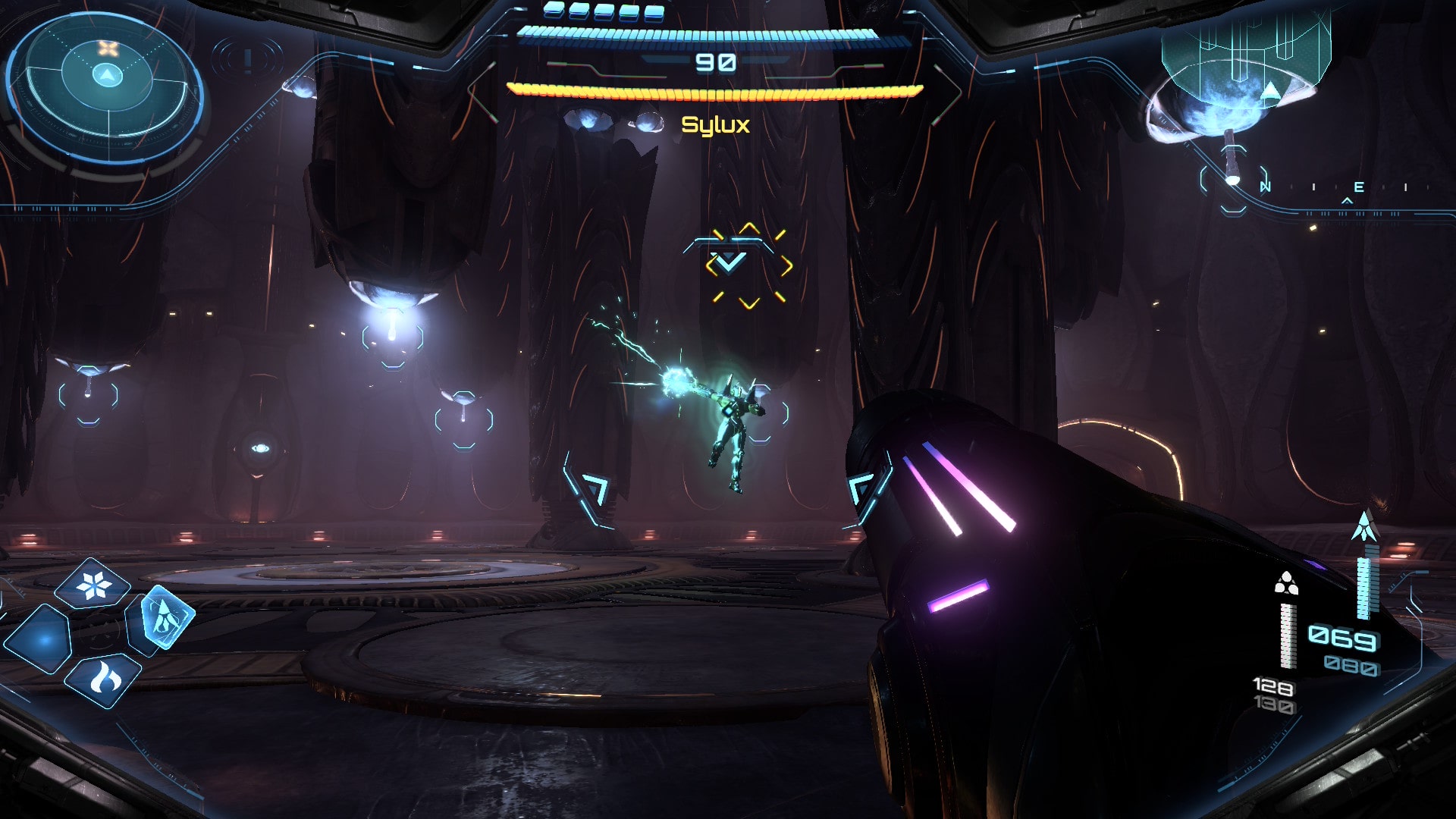
Task: Click the missile ammo icon
Action: [x=1364, y=526]
